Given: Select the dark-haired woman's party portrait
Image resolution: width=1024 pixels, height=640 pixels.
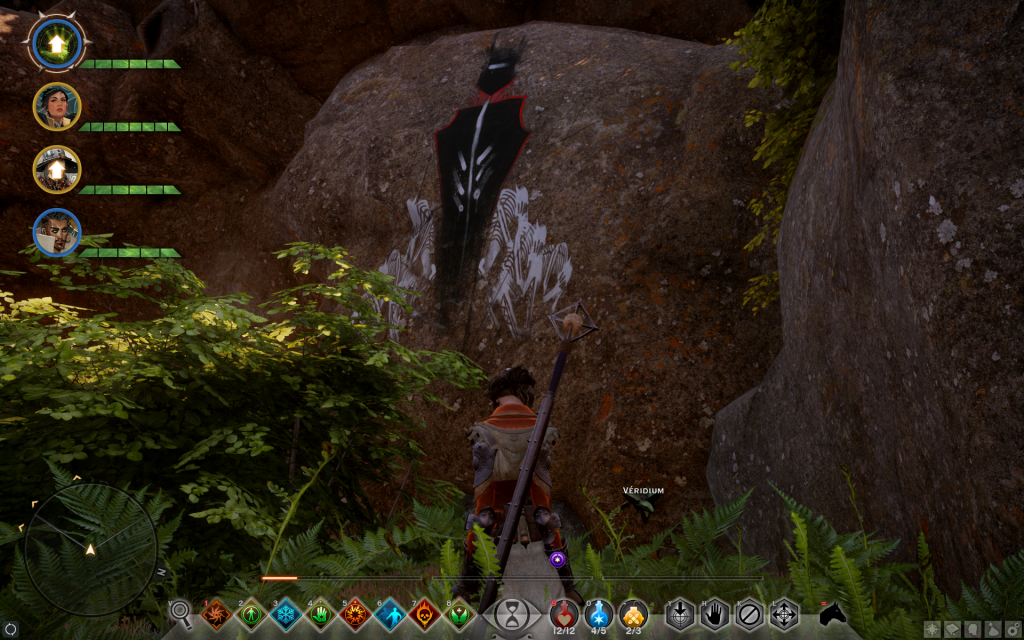Looking at the screenshot, I should [x=56, y=106].
